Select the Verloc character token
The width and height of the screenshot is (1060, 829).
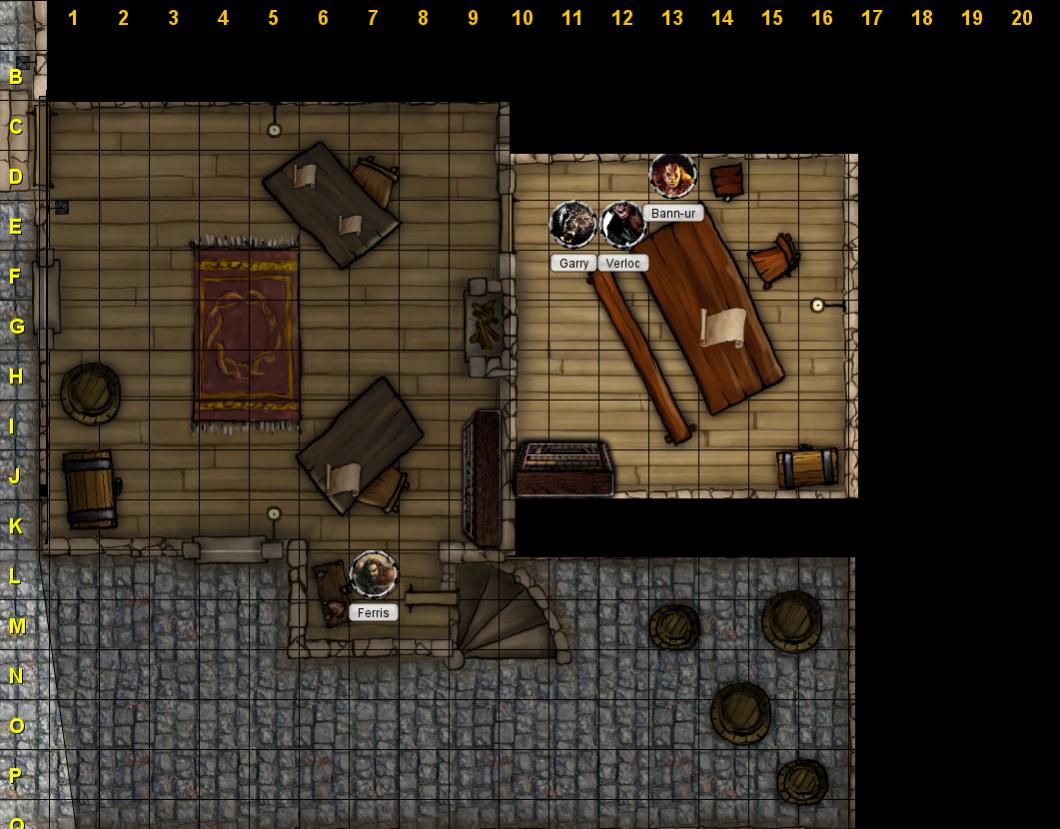point(623,225)
